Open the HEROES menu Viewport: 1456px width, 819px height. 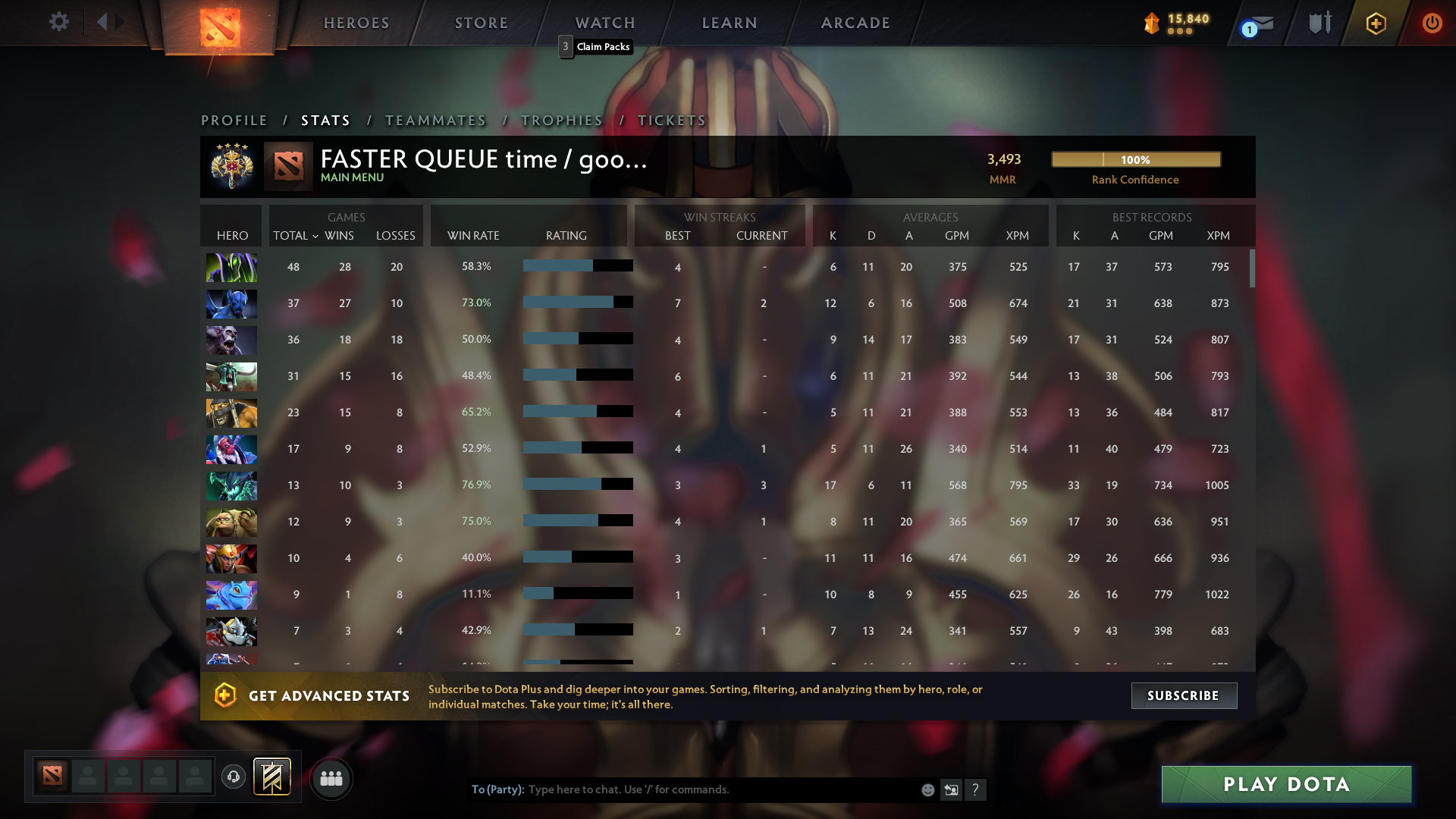coord(356,23)
